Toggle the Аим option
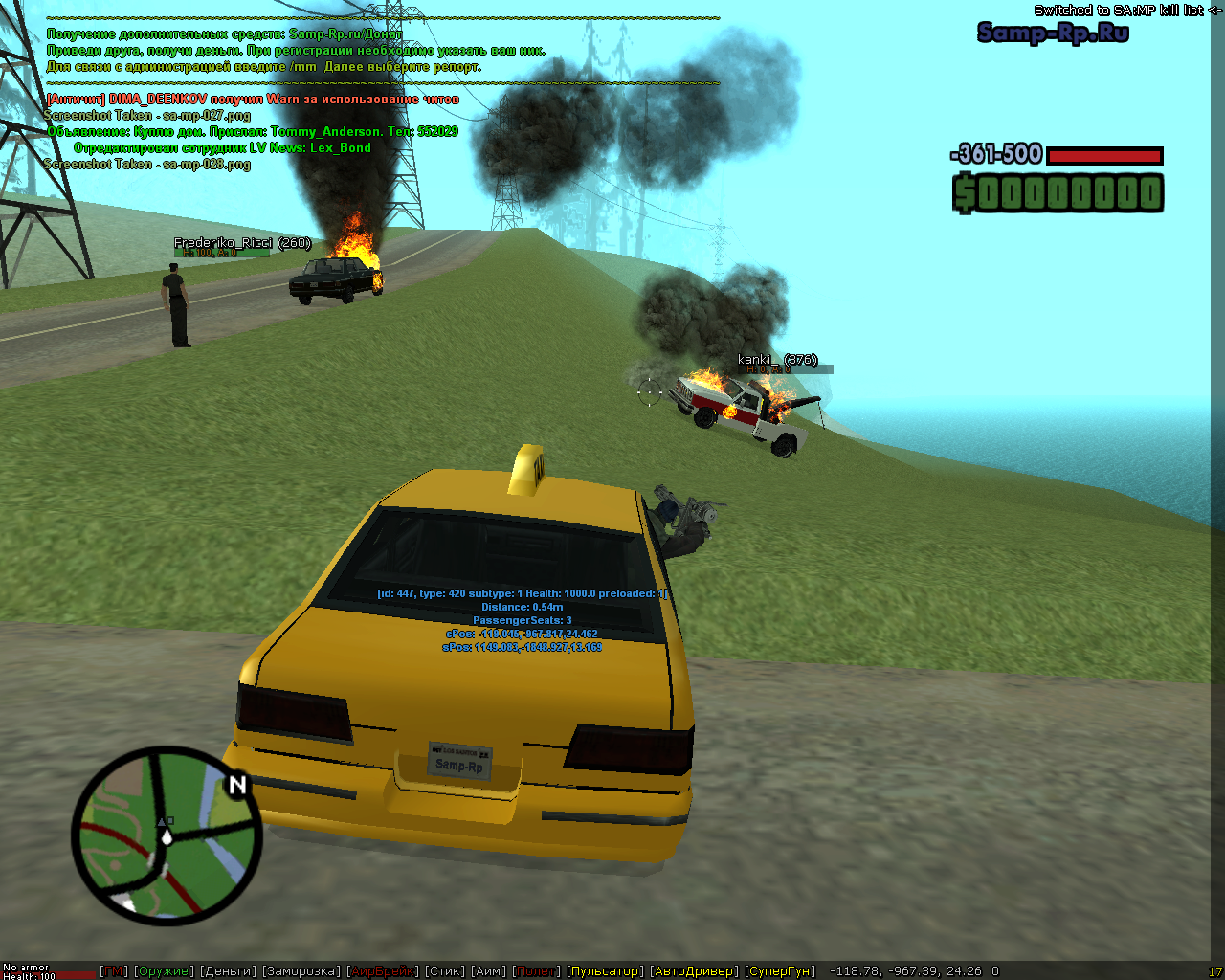 (489, 971)
